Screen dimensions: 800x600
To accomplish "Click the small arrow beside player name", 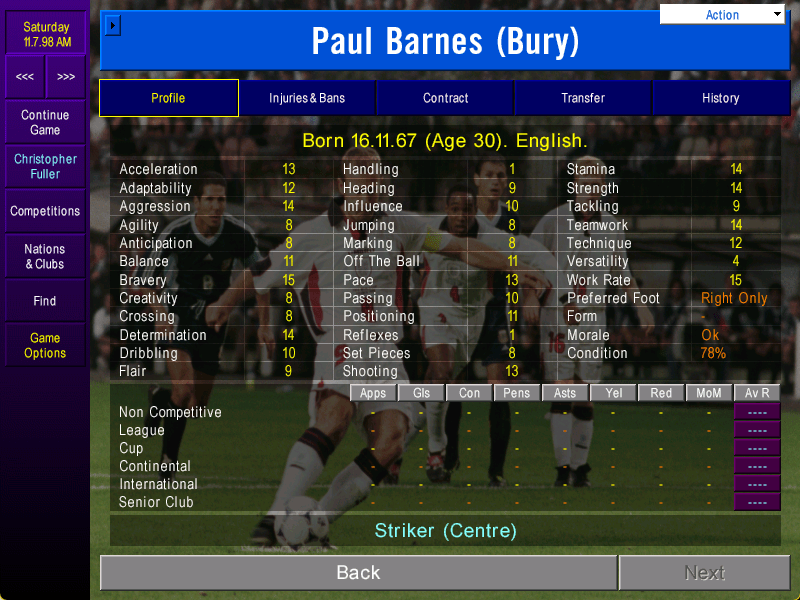I will click(112, 24).
